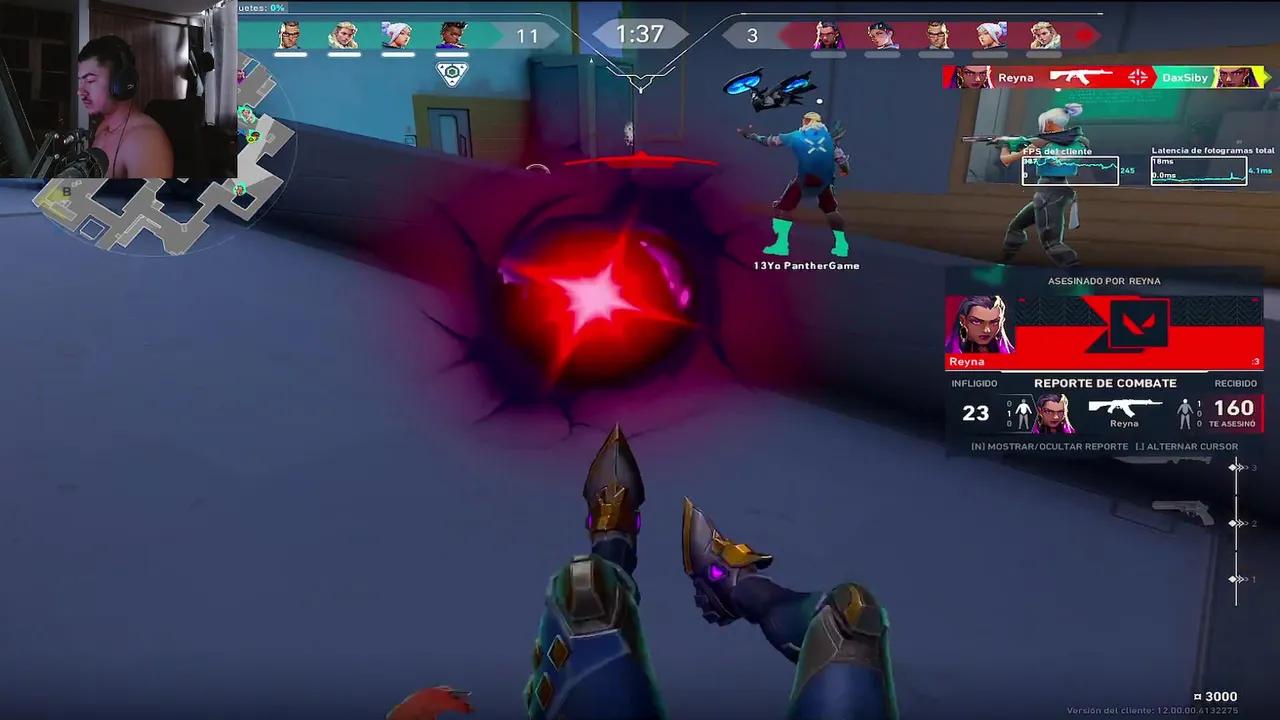Viewport: 1280px width, 720px height.
Task: Click the enemy Viper portrait in the top bar
Action: pos(879,35)
